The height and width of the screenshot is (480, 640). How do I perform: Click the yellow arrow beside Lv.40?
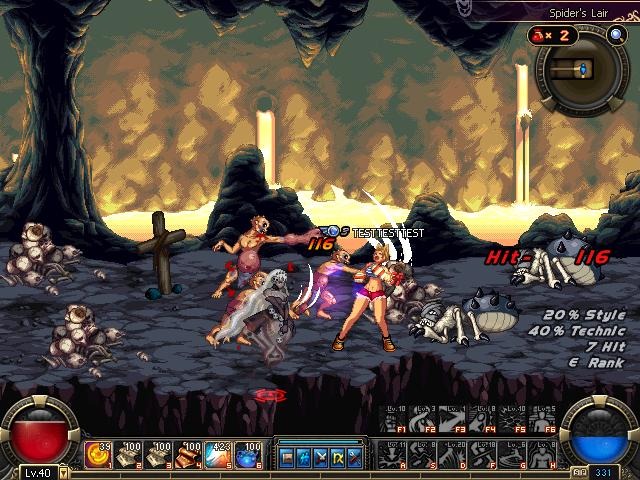[x=64, y=473]
